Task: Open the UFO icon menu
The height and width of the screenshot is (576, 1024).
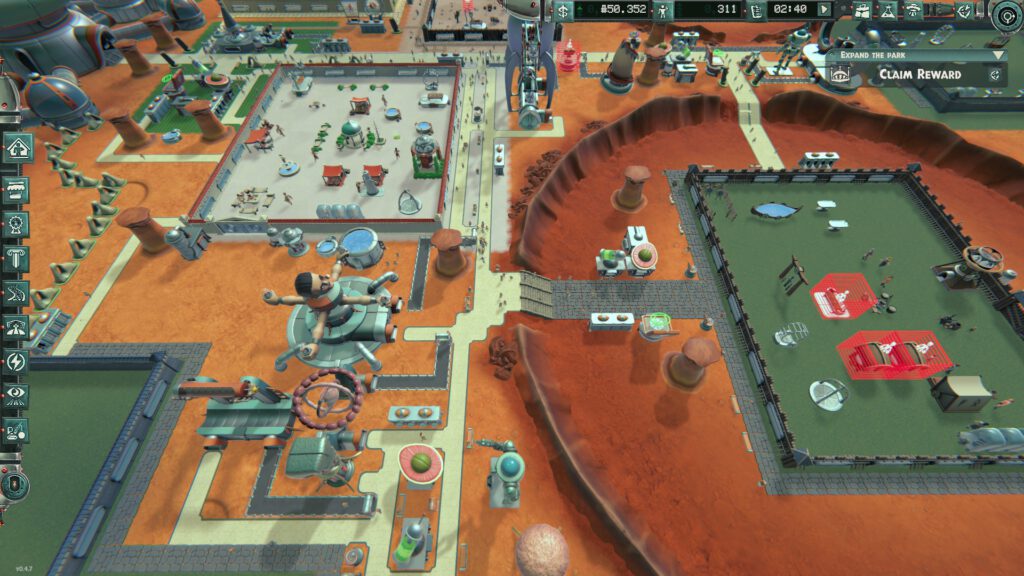Action: 914,10
